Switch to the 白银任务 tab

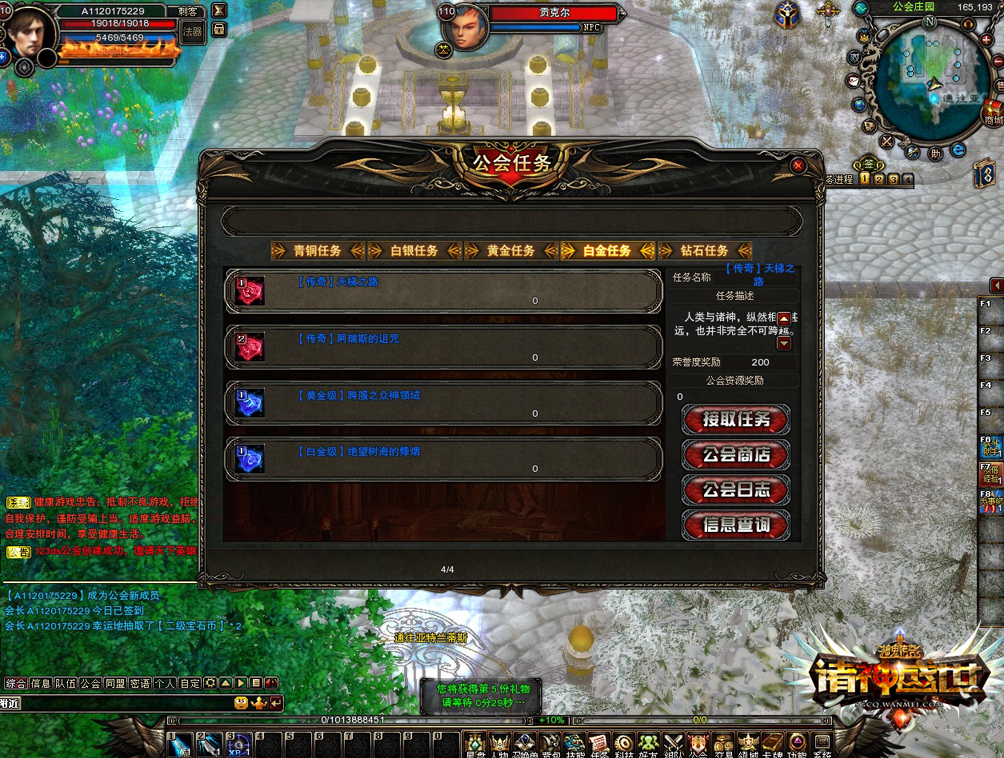(414, 251)
